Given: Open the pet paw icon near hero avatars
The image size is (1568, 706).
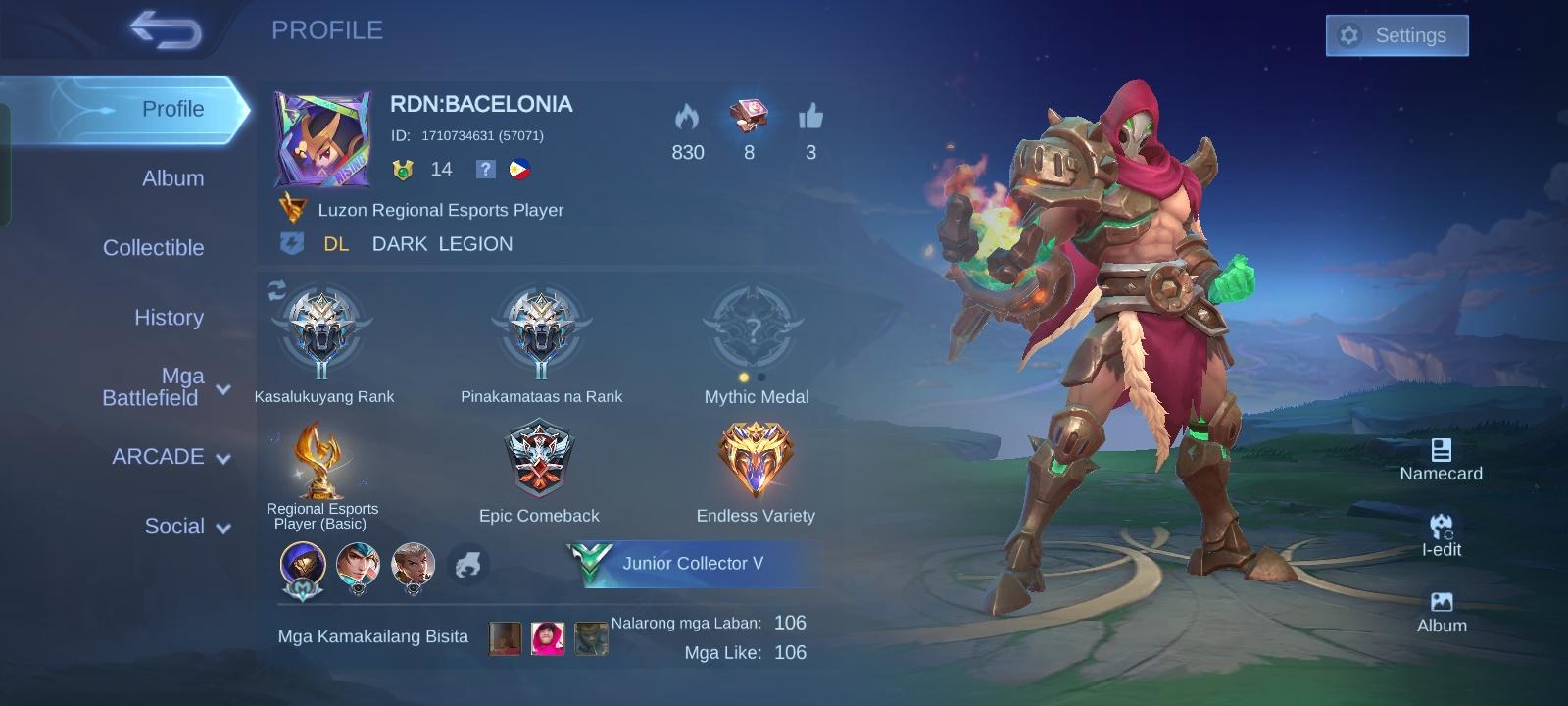Looking at the screenshot, I should coord(469,565).
